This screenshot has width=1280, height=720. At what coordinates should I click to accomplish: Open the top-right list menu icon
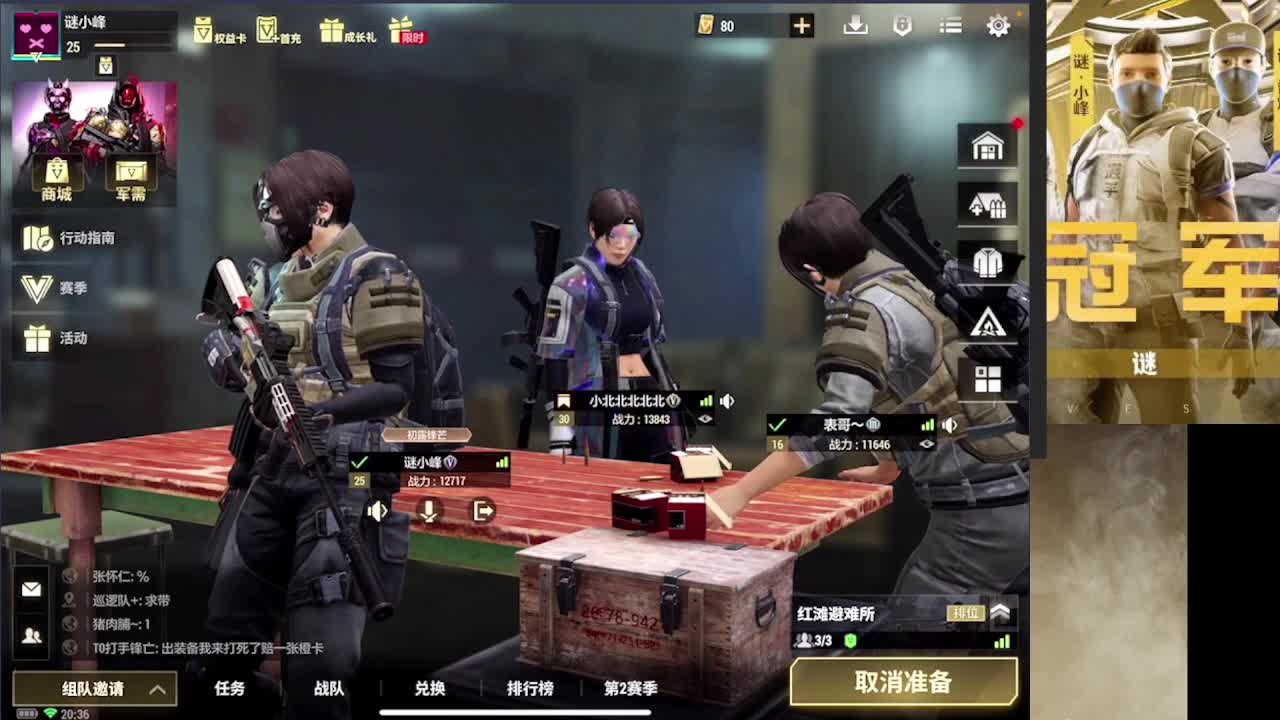point(949,25)
